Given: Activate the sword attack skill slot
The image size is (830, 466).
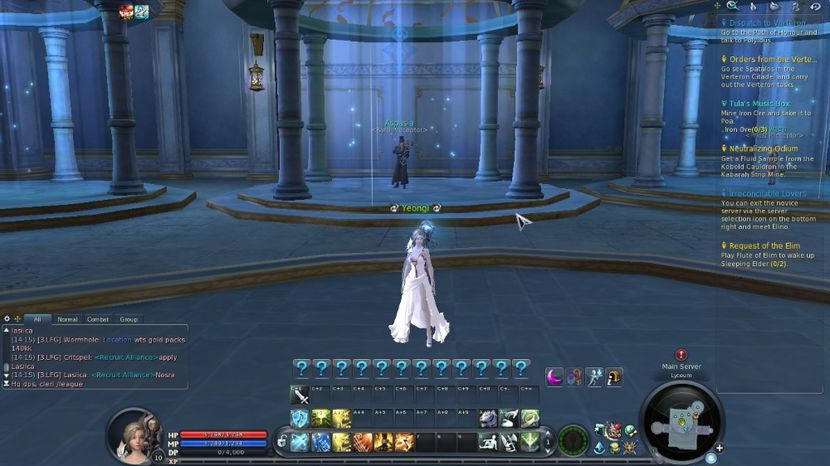Looking at the screenshot, I should pos(299,395).
